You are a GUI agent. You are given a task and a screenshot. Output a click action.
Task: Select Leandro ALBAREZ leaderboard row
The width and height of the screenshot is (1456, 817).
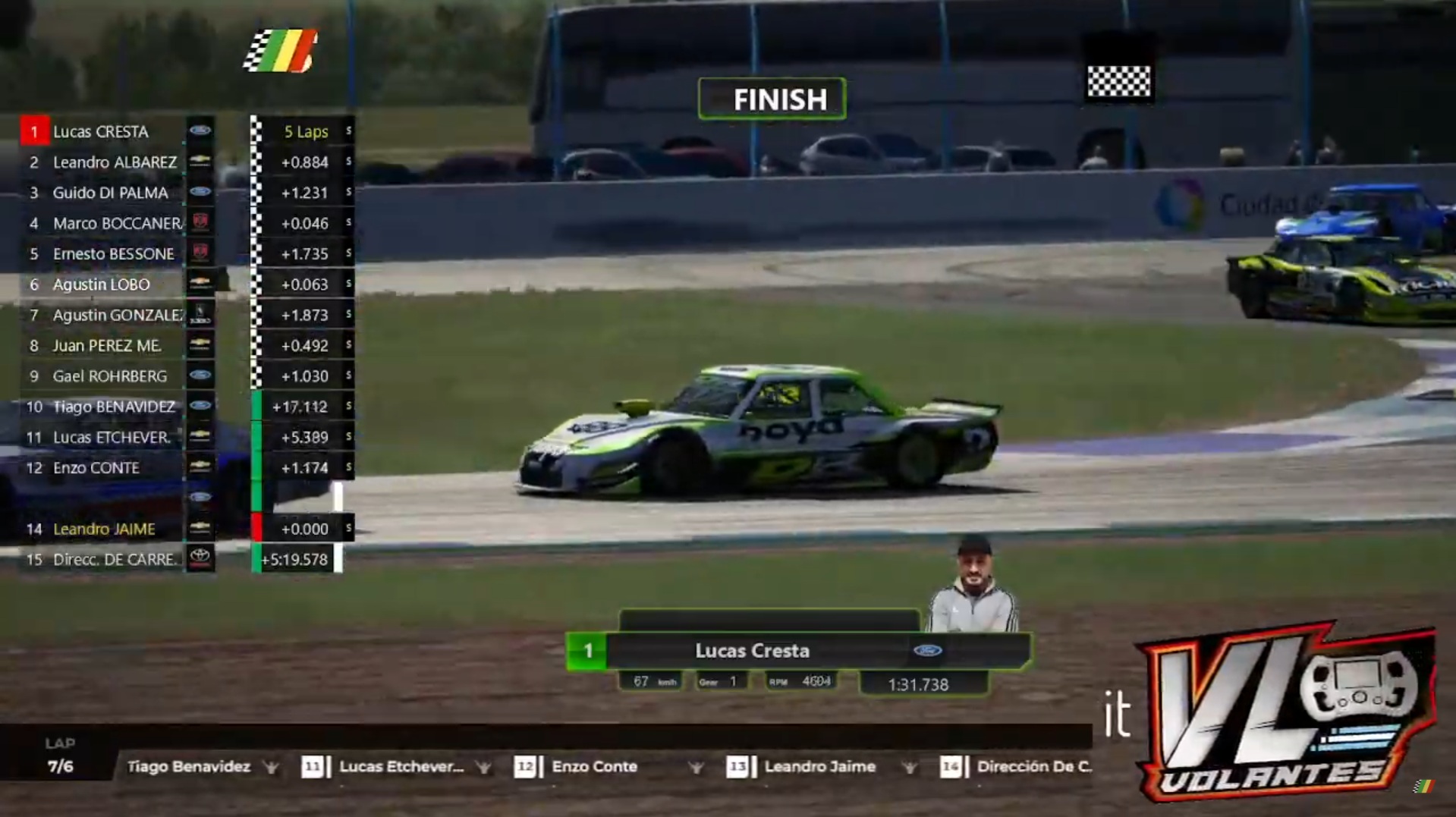[x=115, y=162]
